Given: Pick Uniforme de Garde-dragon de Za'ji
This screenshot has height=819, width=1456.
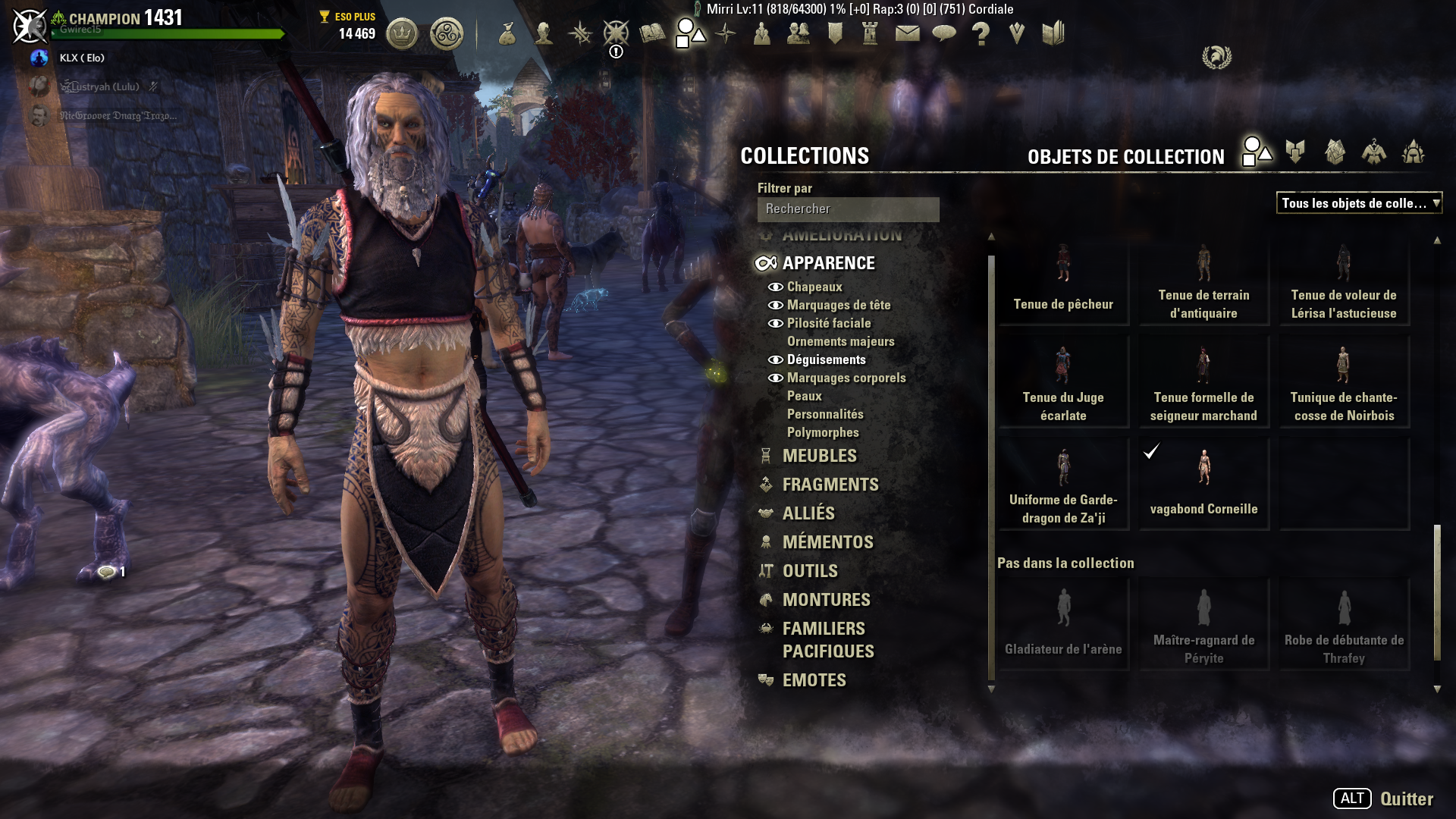Looking at the screenshot, I should click(1063, 484).
